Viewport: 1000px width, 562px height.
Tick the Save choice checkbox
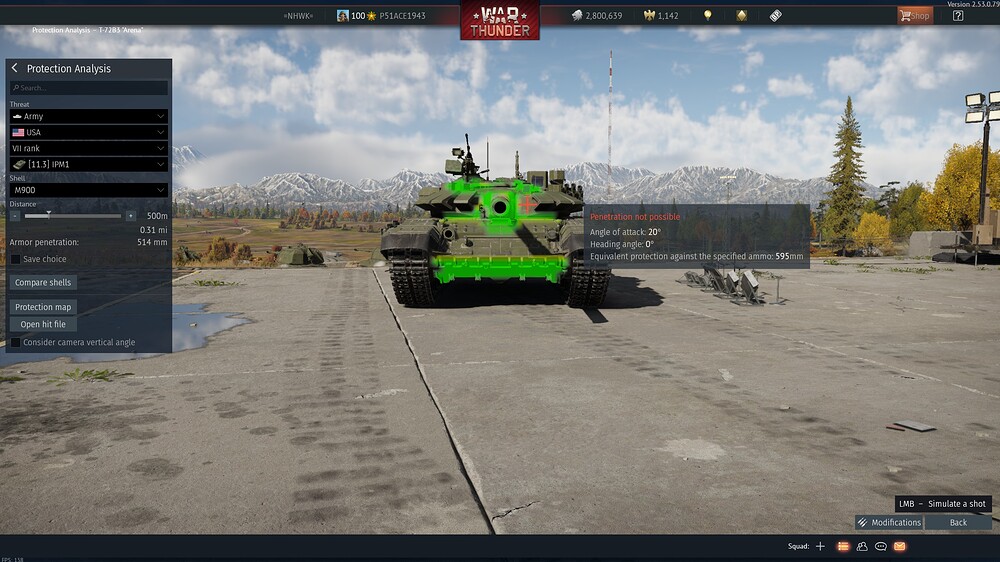tap(16, 259)
